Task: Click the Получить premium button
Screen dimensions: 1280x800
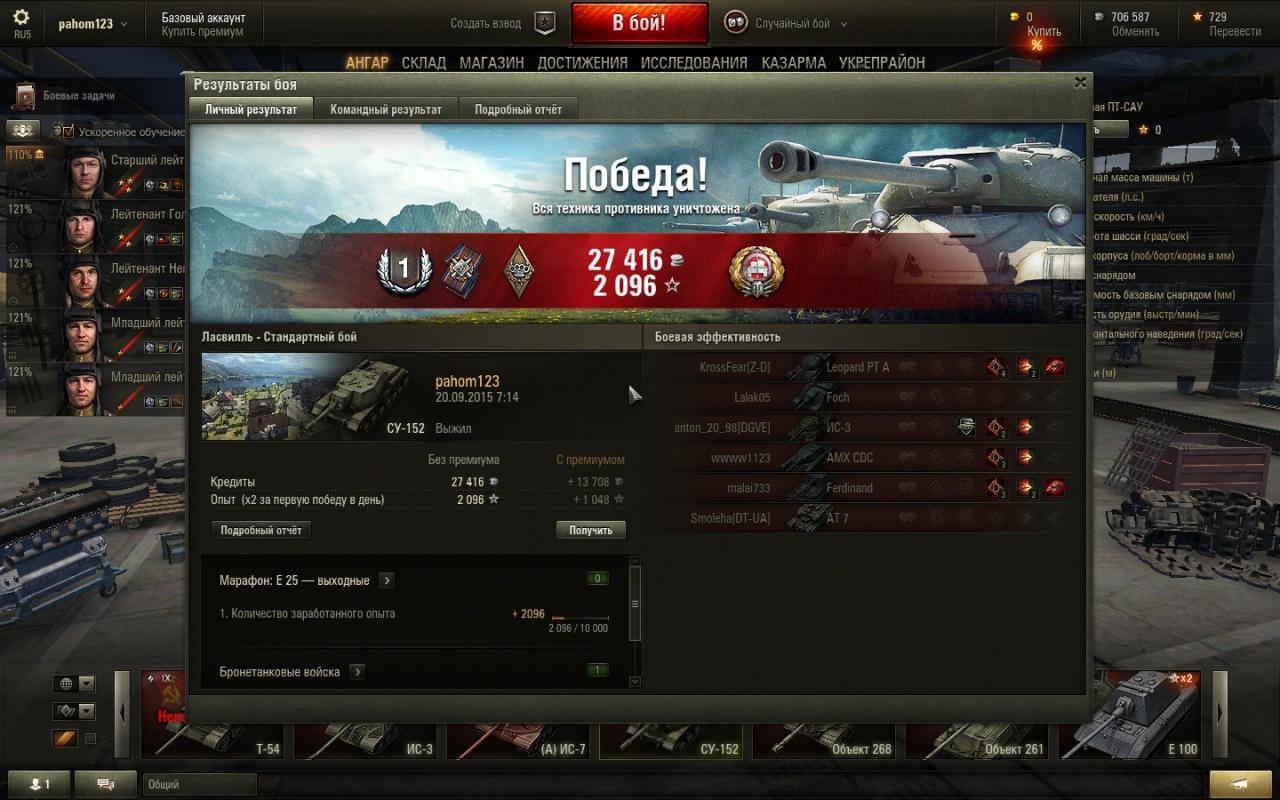Action: click(x=590, y=530)
